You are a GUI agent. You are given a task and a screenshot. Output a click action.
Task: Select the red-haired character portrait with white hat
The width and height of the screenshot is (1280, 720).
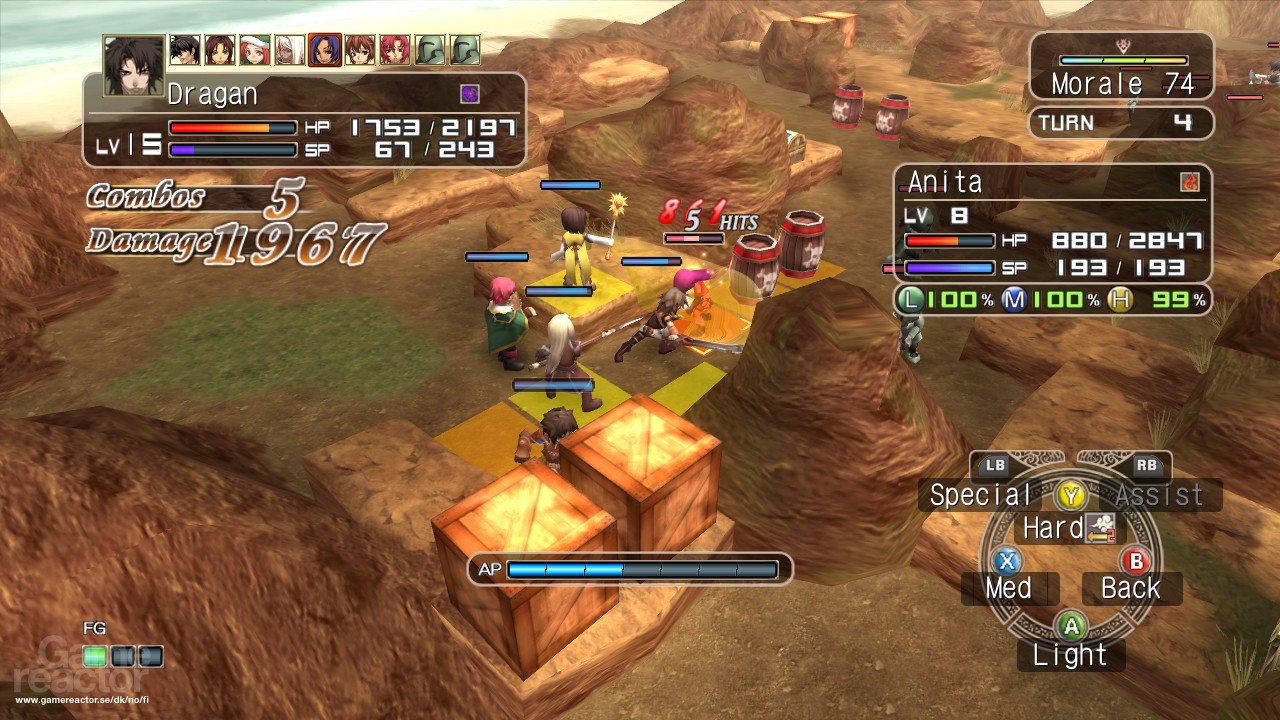pos(254,47)
